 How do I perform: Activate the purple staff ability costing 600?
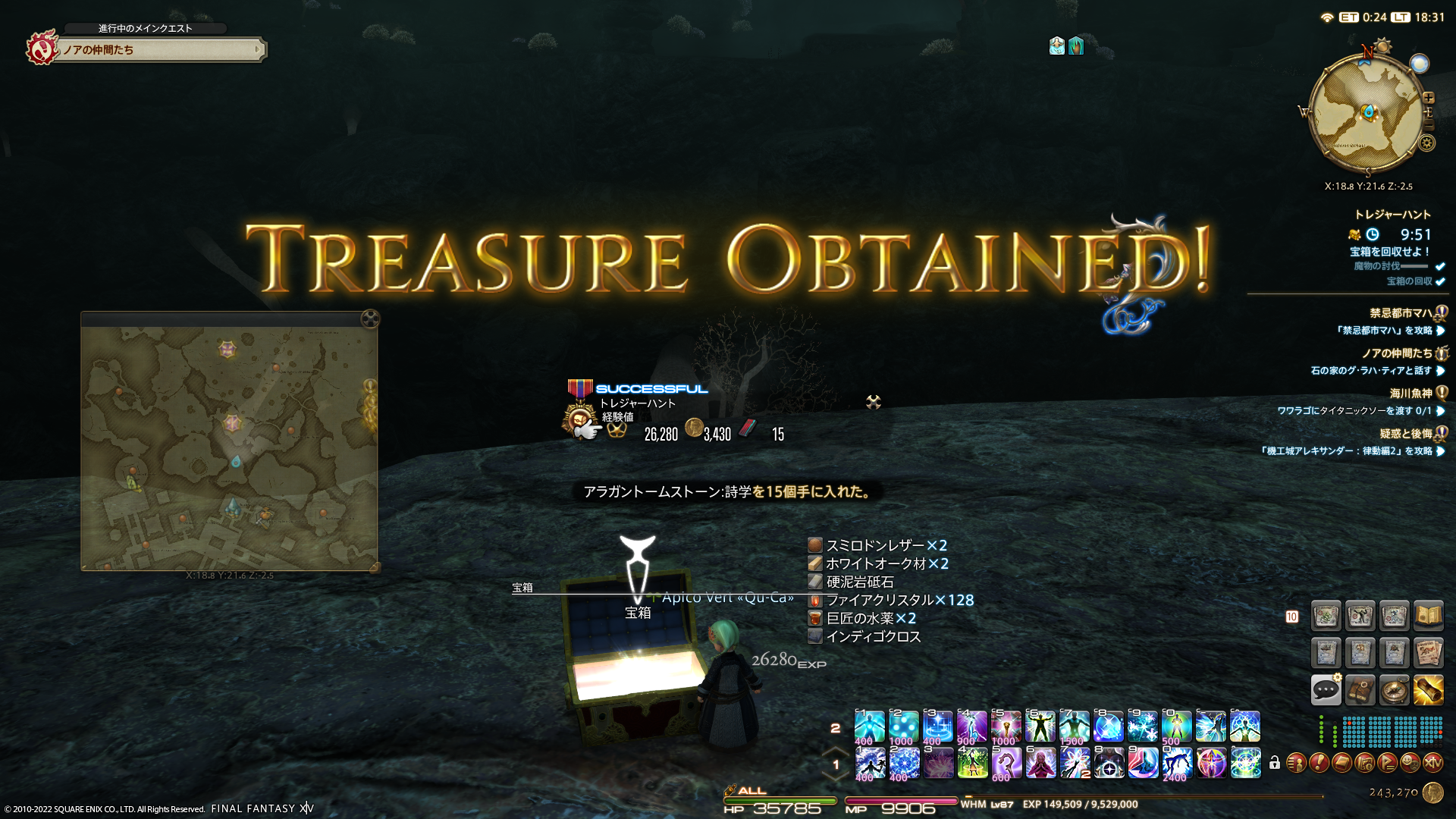pos(1006,763)
